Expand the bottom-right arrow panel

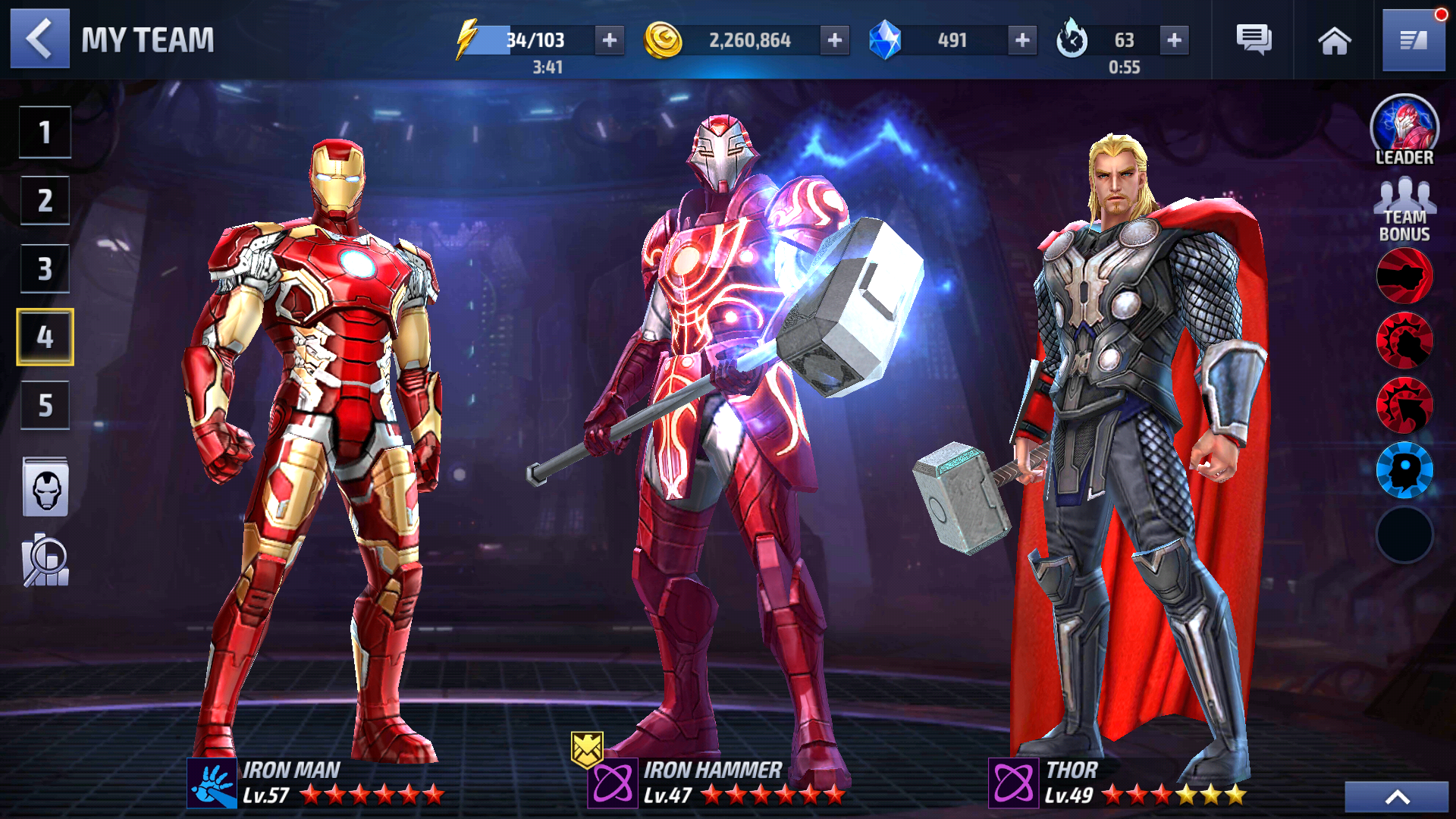(x=1397, y=797)
